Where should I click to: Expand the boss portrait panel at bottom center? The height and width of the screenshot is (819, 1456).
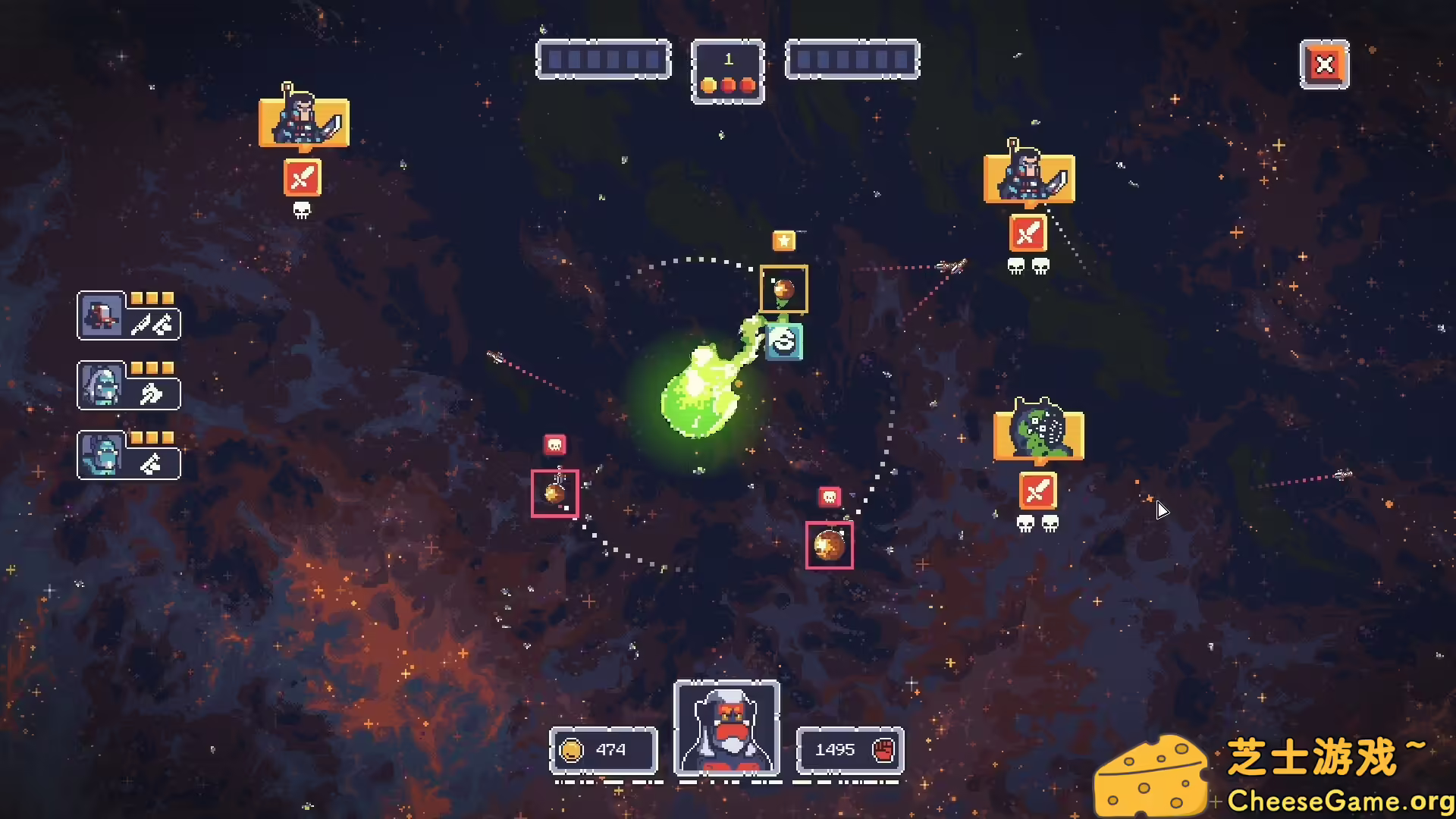pos(726,728)
